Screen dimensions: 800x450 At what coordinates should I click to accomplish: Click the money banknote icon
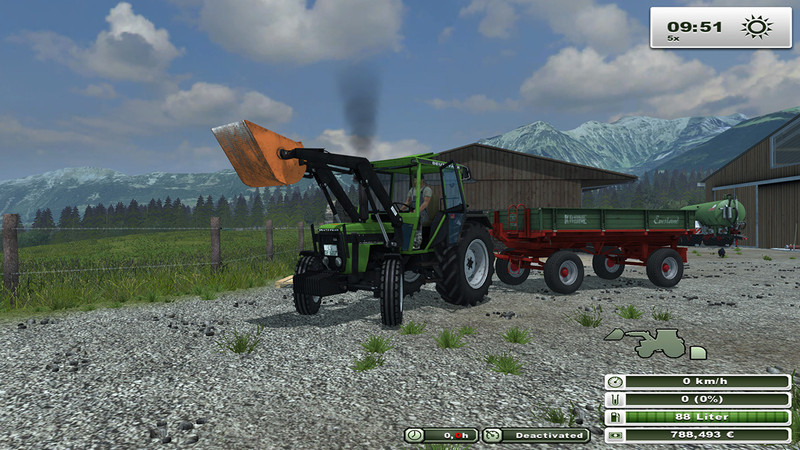[614, 436]
